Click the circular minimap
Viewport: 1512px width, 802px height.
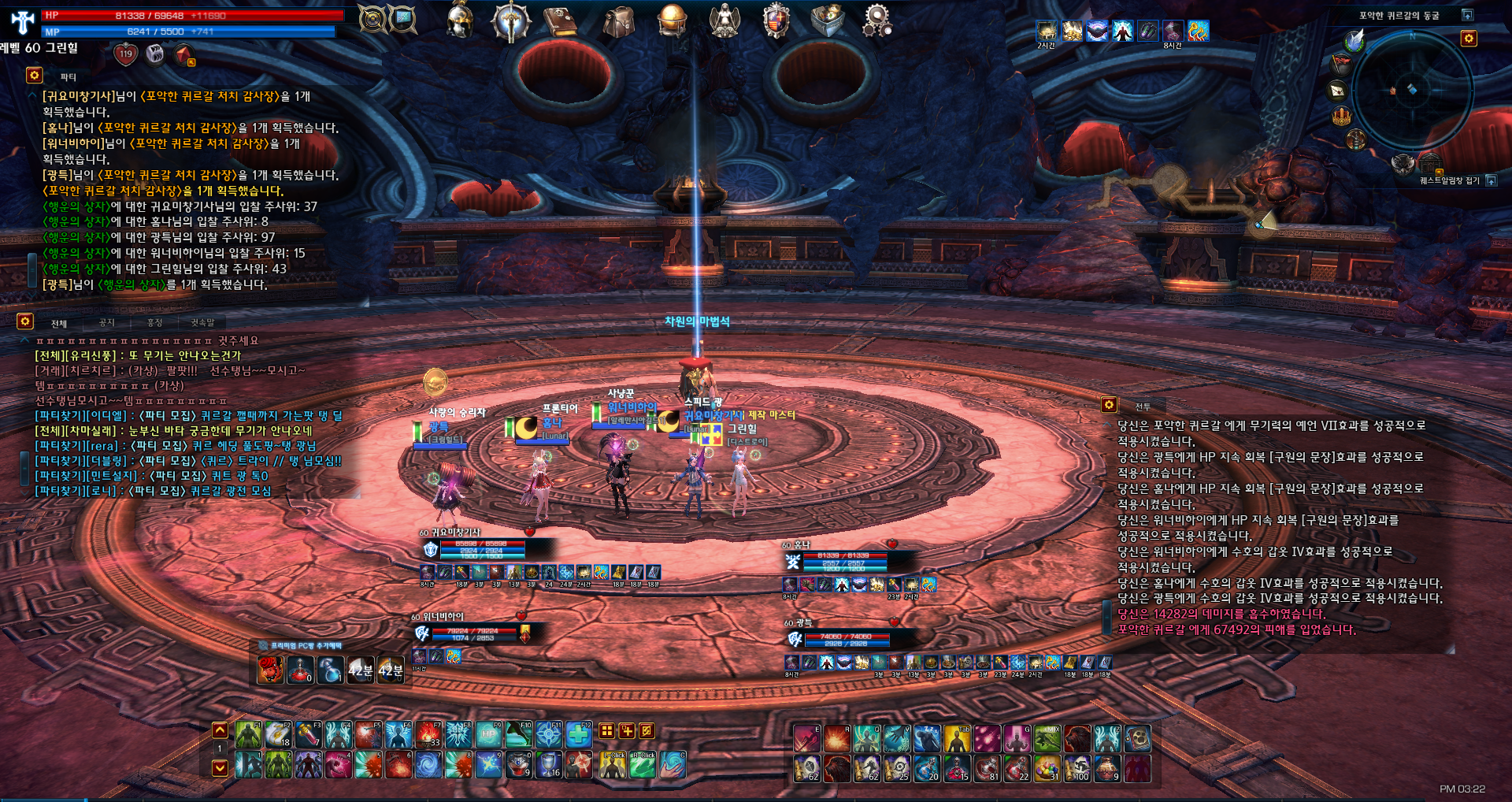(1412, 89)
